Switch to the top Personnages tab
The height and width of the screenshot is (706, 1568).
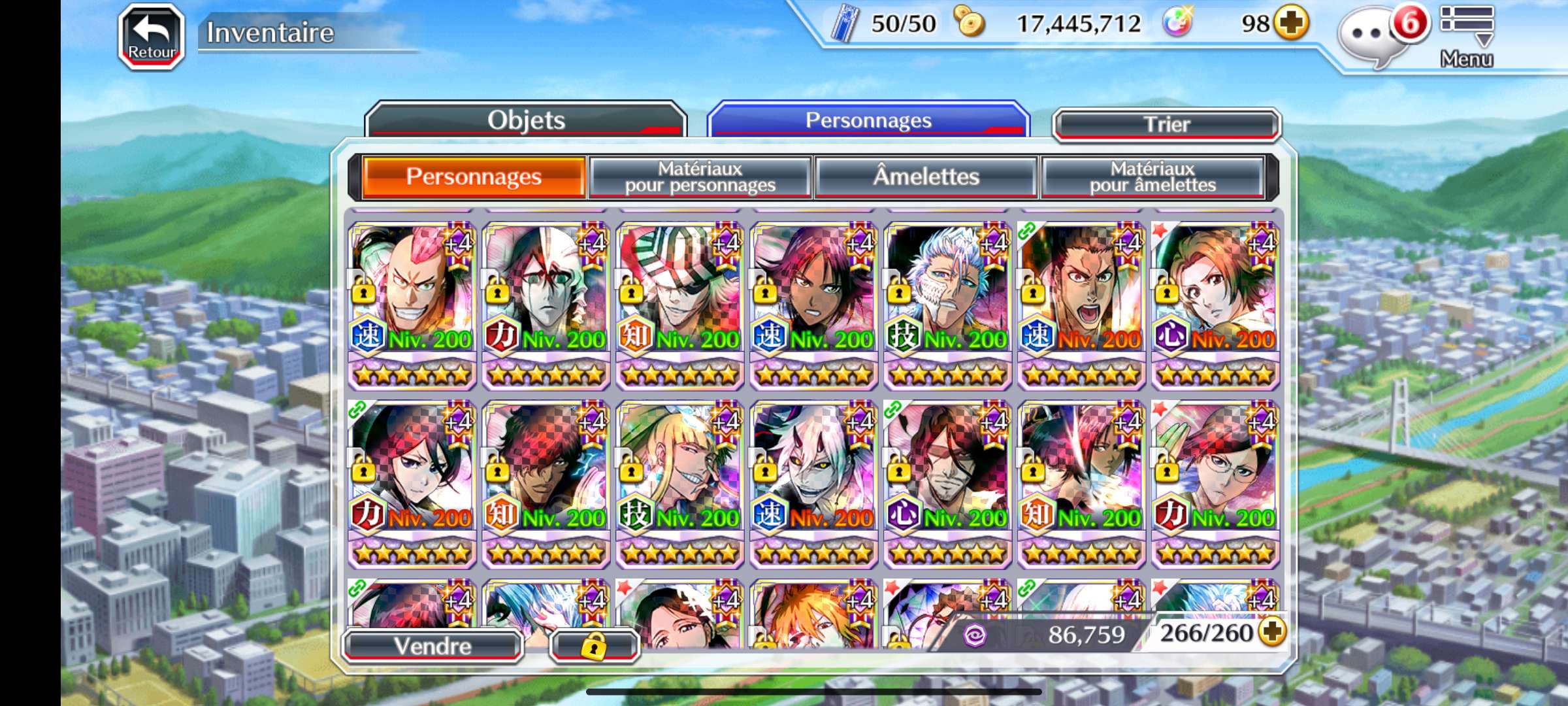coord(868,121)
